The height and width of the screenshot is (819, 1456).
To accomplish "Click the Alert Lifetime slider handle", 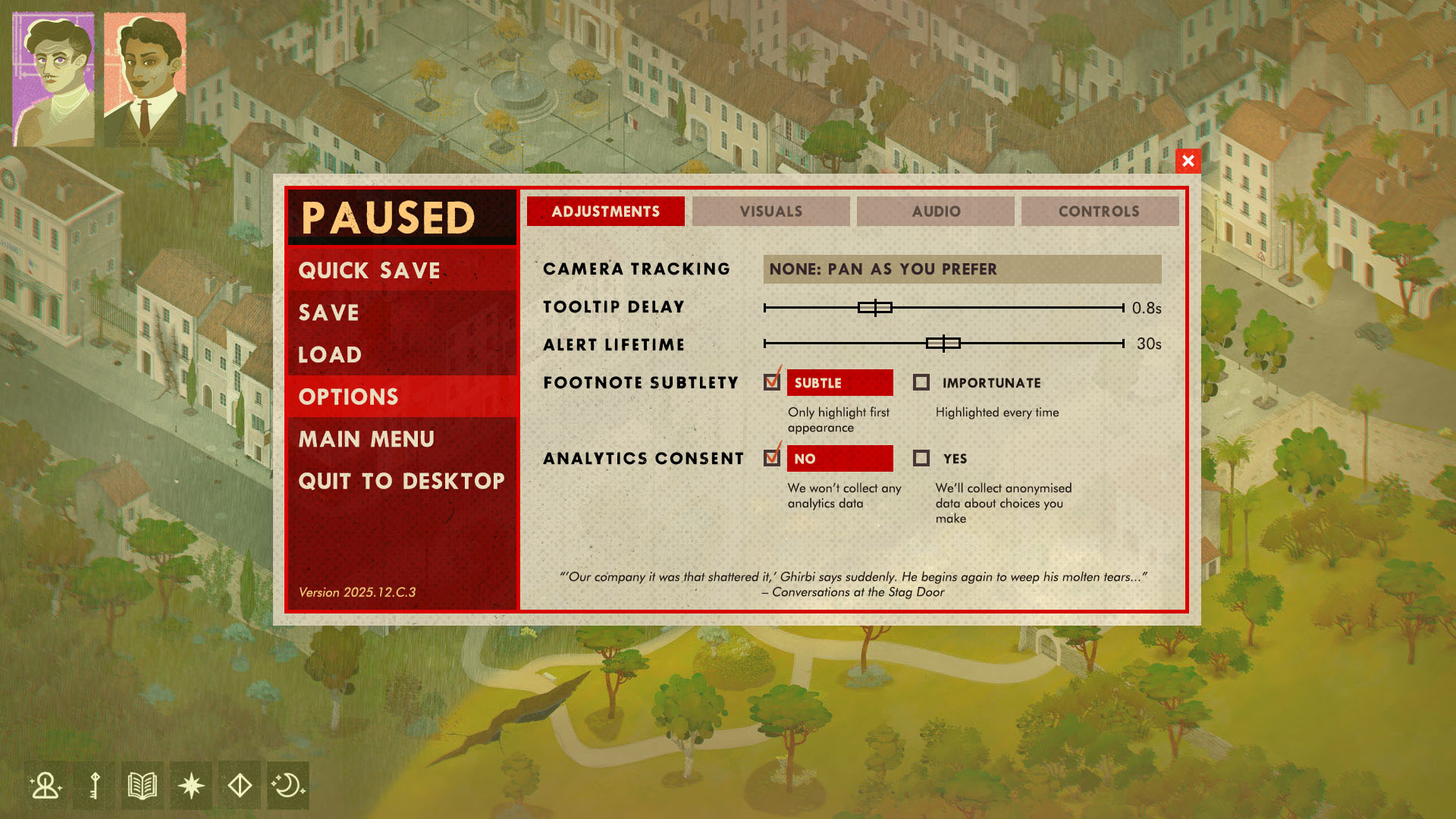I will click(x=943, y=344).
